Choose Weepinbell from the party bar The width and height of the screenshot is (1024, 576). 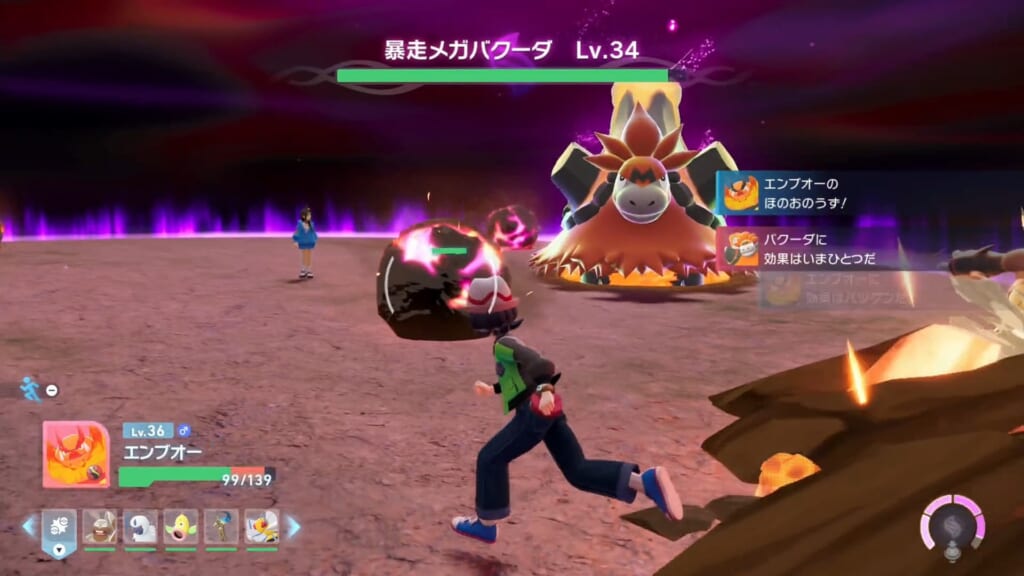pos(181,526)
